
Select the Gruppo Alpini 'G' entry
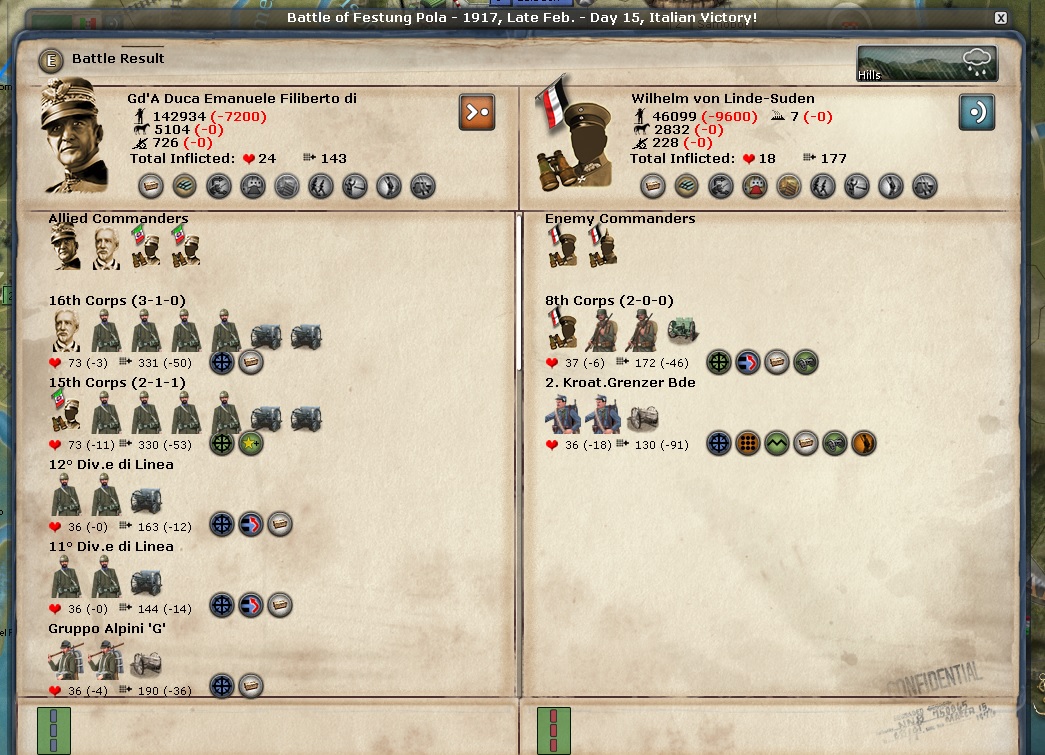click(x=107, y=629)
